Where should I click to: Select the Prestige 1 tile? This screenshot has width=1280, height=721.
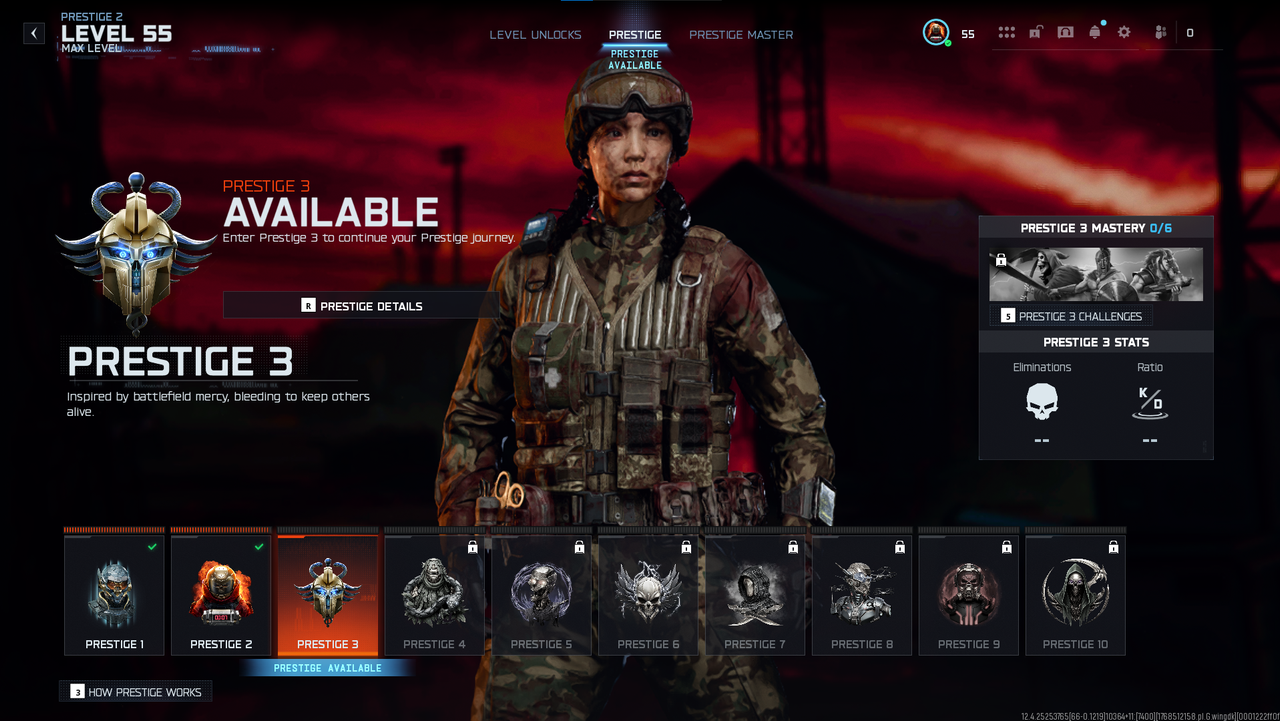(114, 595)
